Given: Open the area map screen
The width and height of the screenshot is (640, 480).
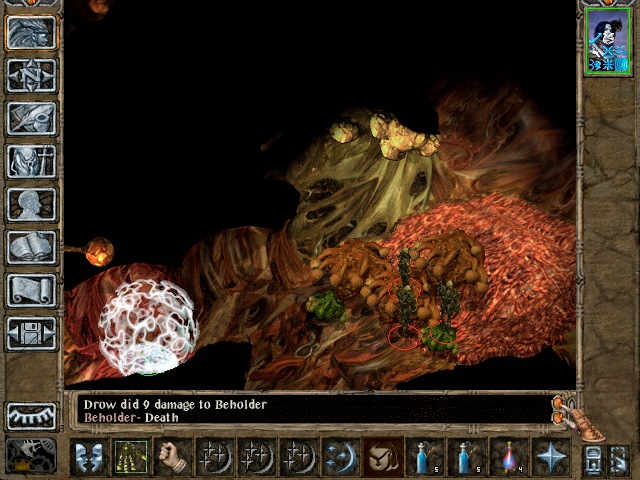Looking at the screenshot, I should [x=31, y=75].
